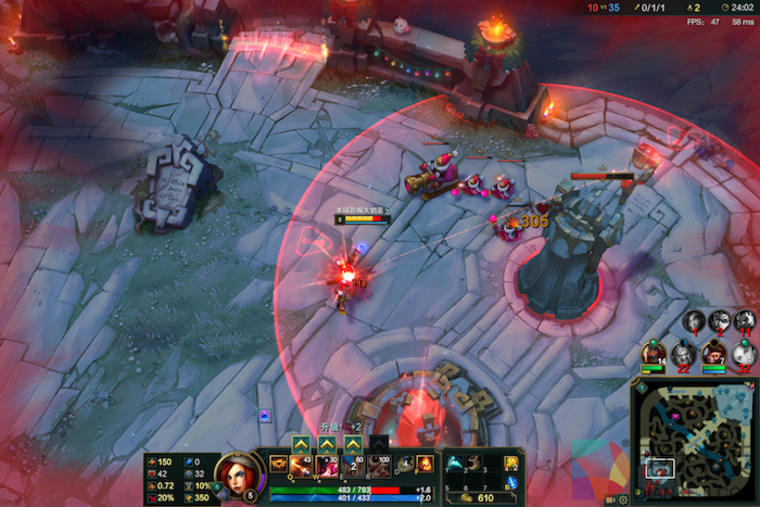760x507 pixels.
Task: Select the ally portrait showing respawn timer 22
Action: pyautogui.click(x=683, y=354)
